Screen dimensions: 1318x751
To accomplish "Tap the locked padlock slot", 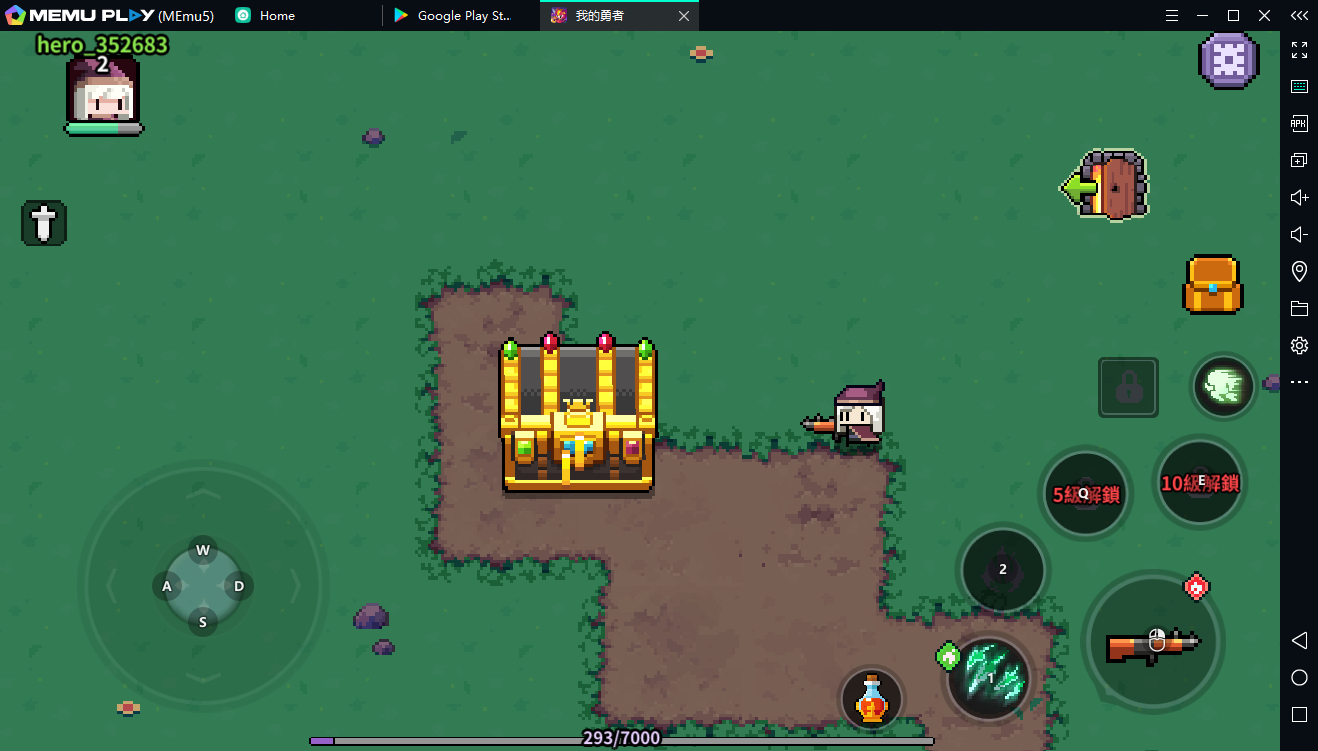I will click(x=1128, y=387).
